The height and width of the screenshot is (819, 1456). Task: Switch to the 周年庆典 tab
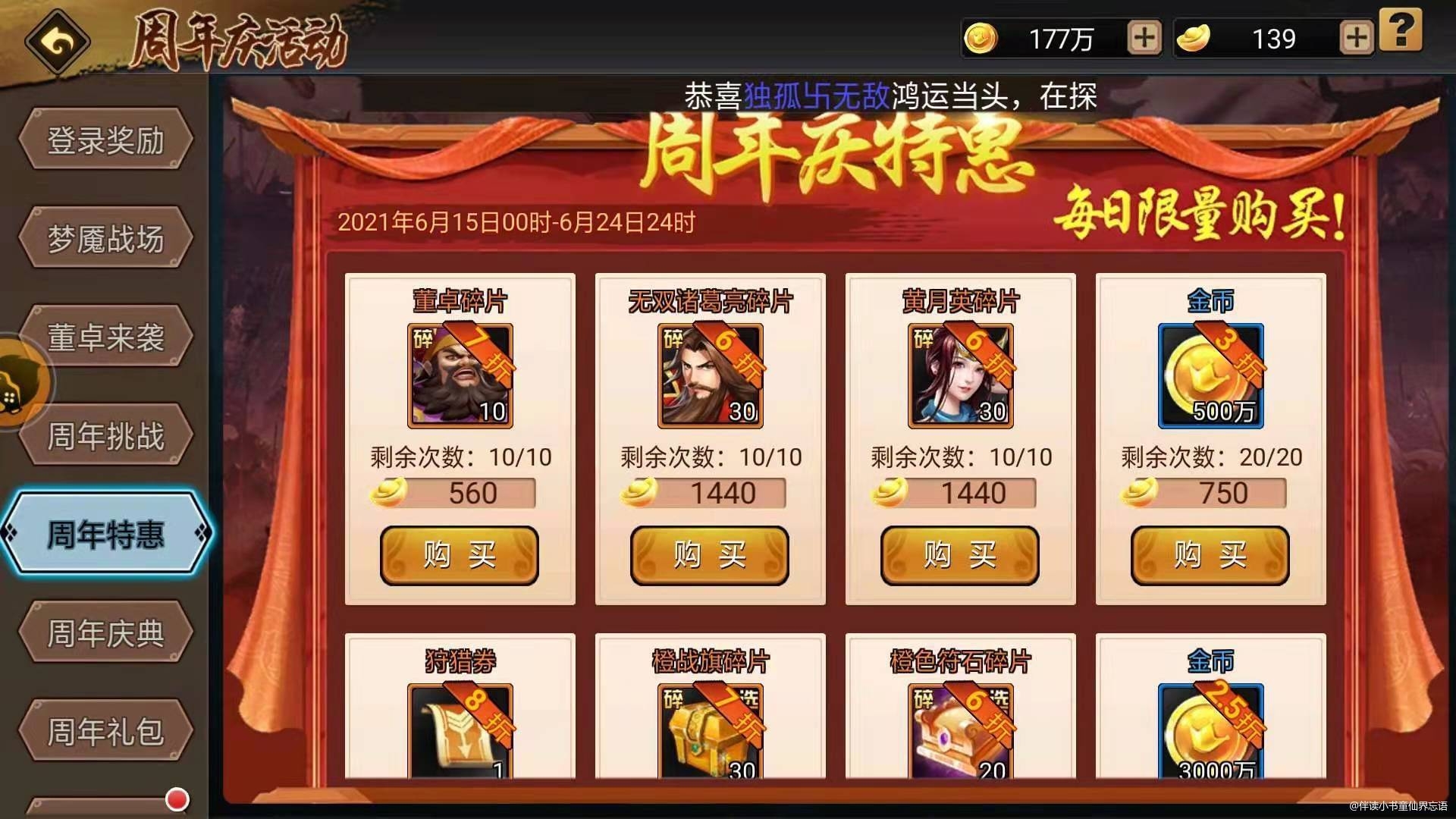pos(106,631)
